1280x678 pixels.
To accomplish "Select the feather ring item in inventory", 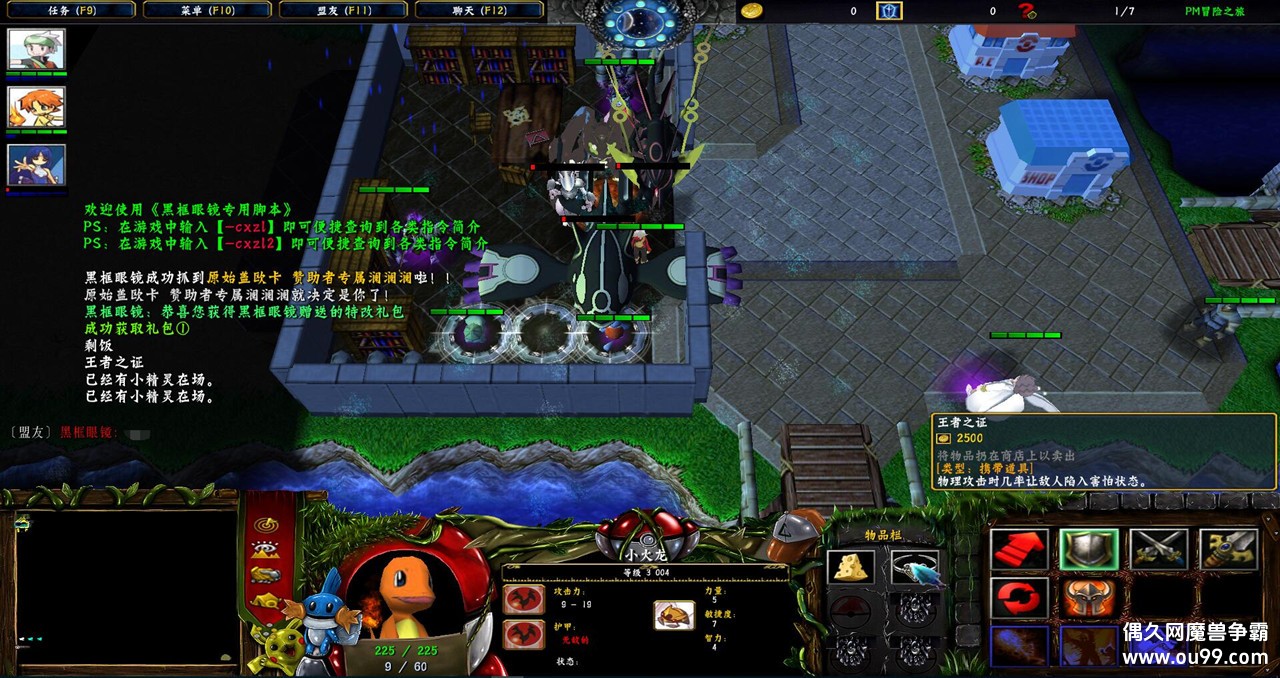I will [x=914, y=567].
